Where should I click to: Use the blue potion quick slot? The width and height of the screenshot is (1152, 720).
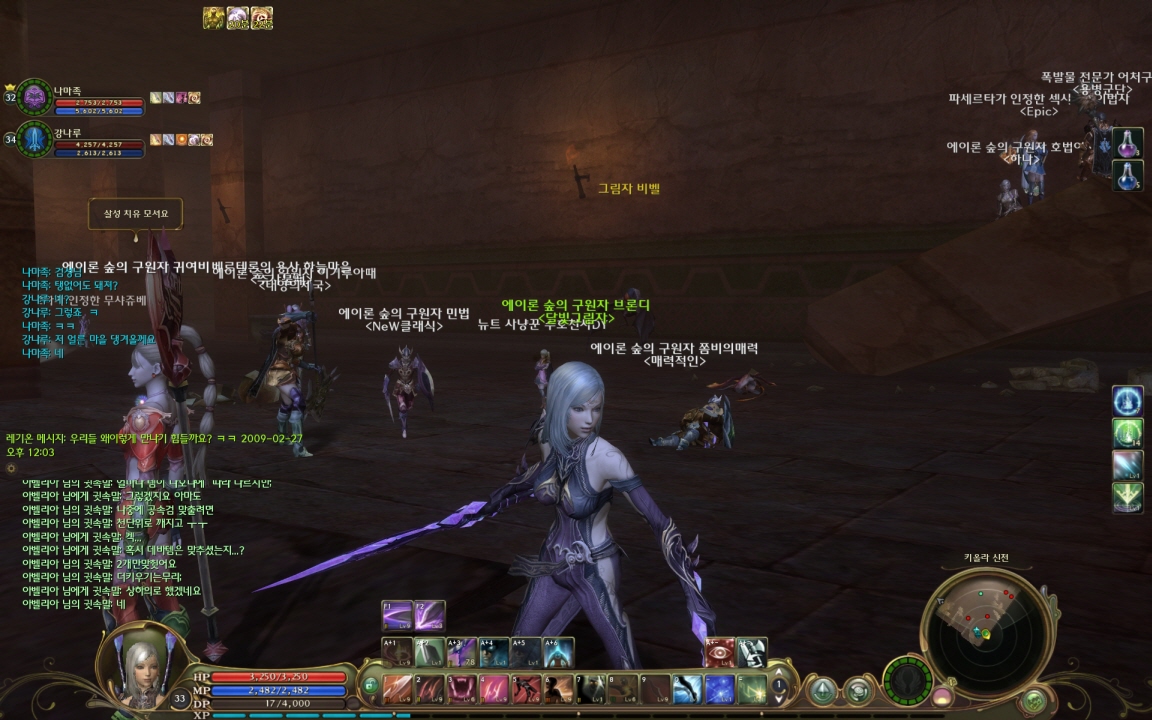[1128, 176]
